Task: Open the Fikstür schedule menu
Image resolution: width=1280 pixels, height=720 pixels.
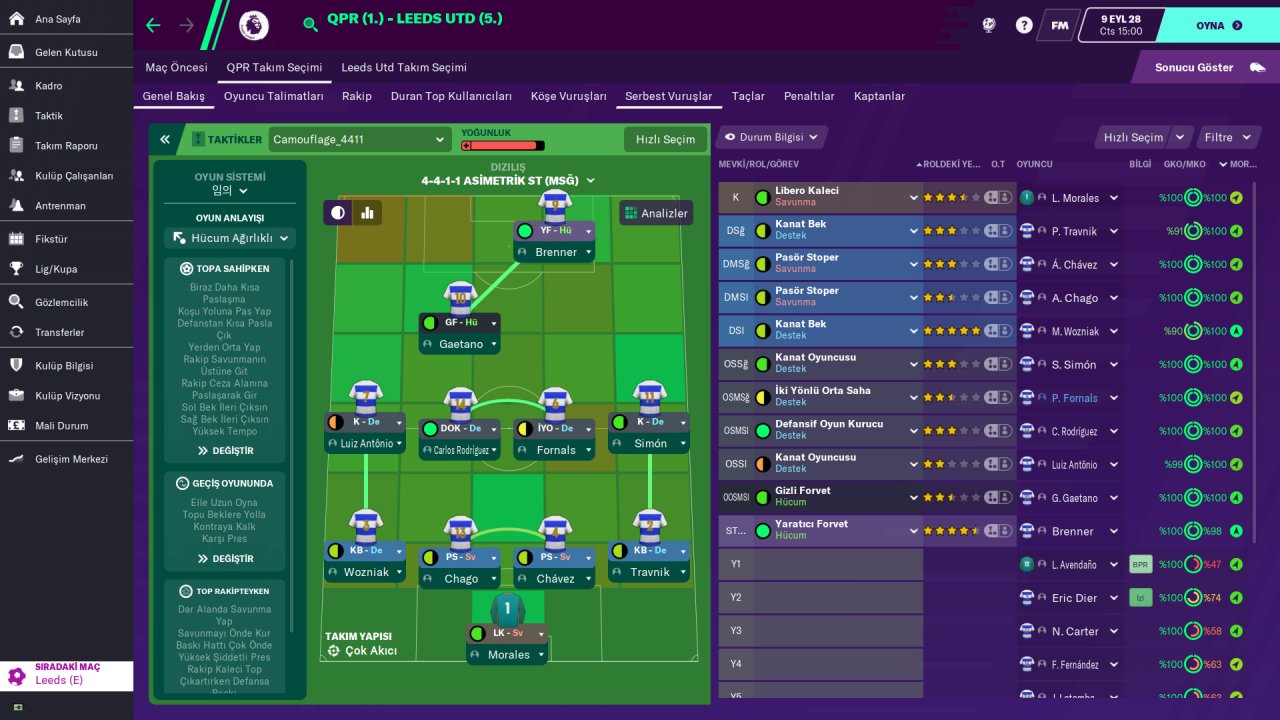Action: click(51, 239)
